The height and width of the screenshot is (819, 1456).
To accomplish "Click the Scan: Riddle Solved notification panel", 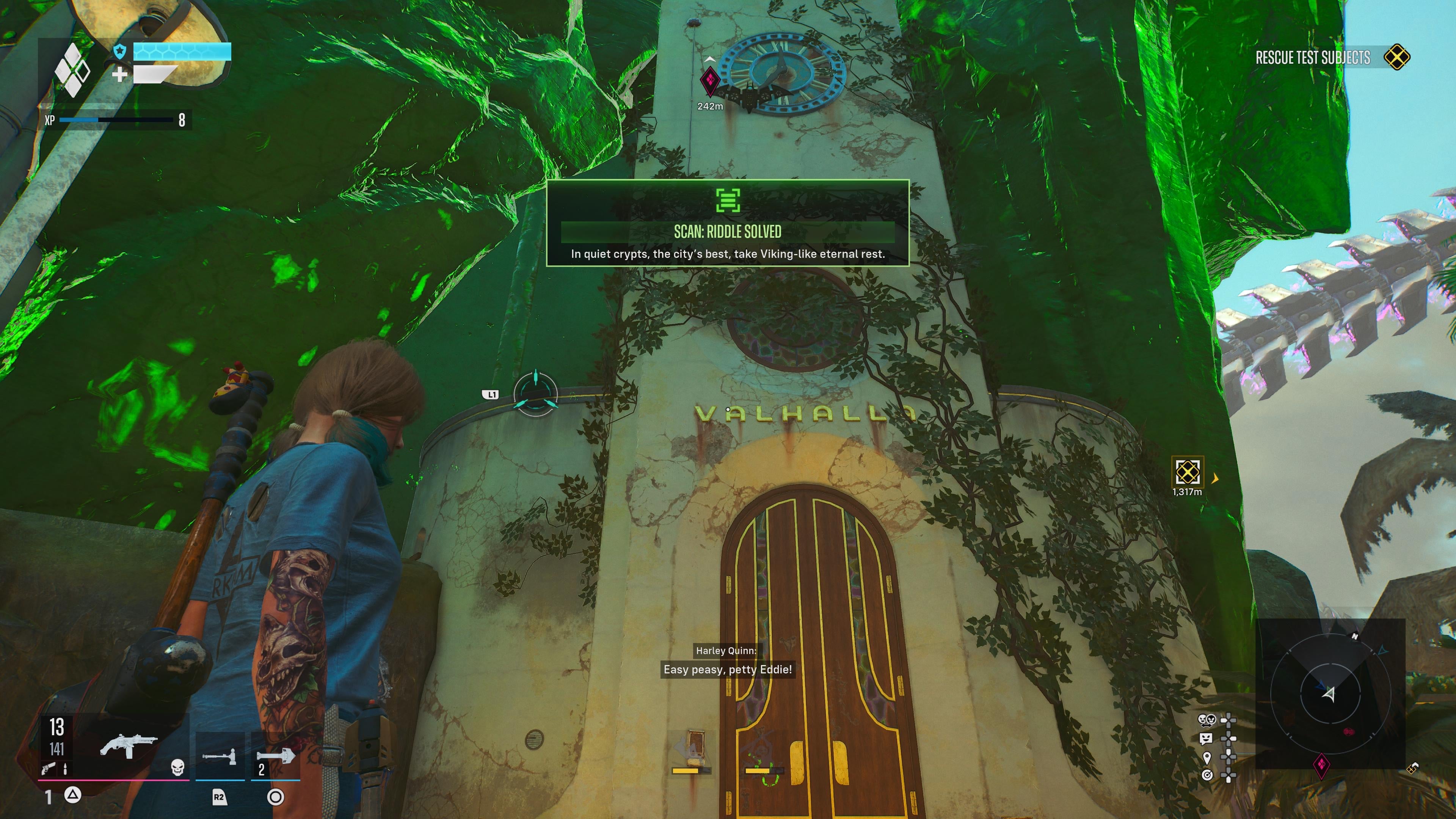I will (728, 223).
